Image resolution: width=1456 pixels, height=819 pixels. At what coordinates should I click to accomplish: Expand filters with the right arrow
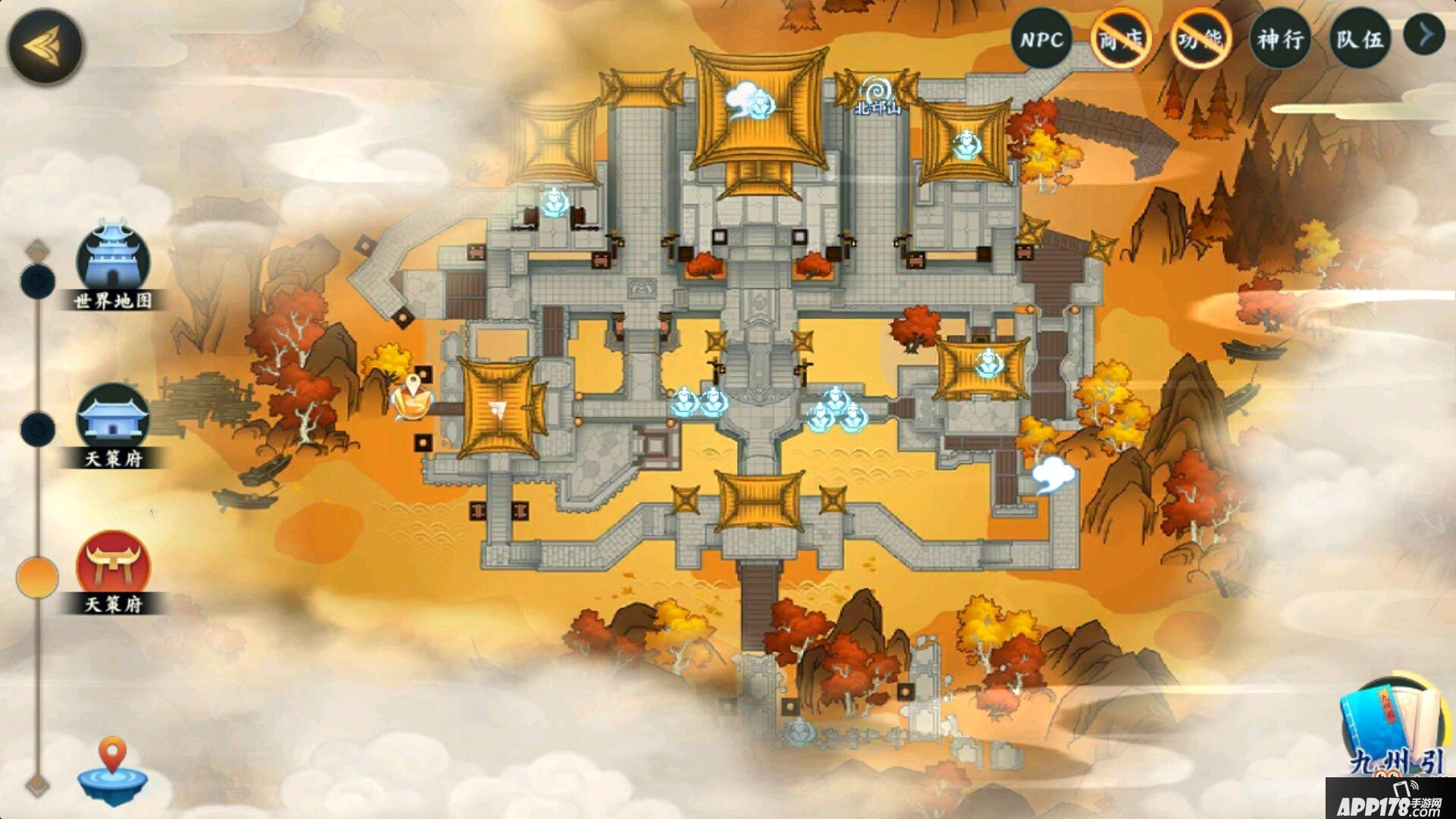(1426, 35)
